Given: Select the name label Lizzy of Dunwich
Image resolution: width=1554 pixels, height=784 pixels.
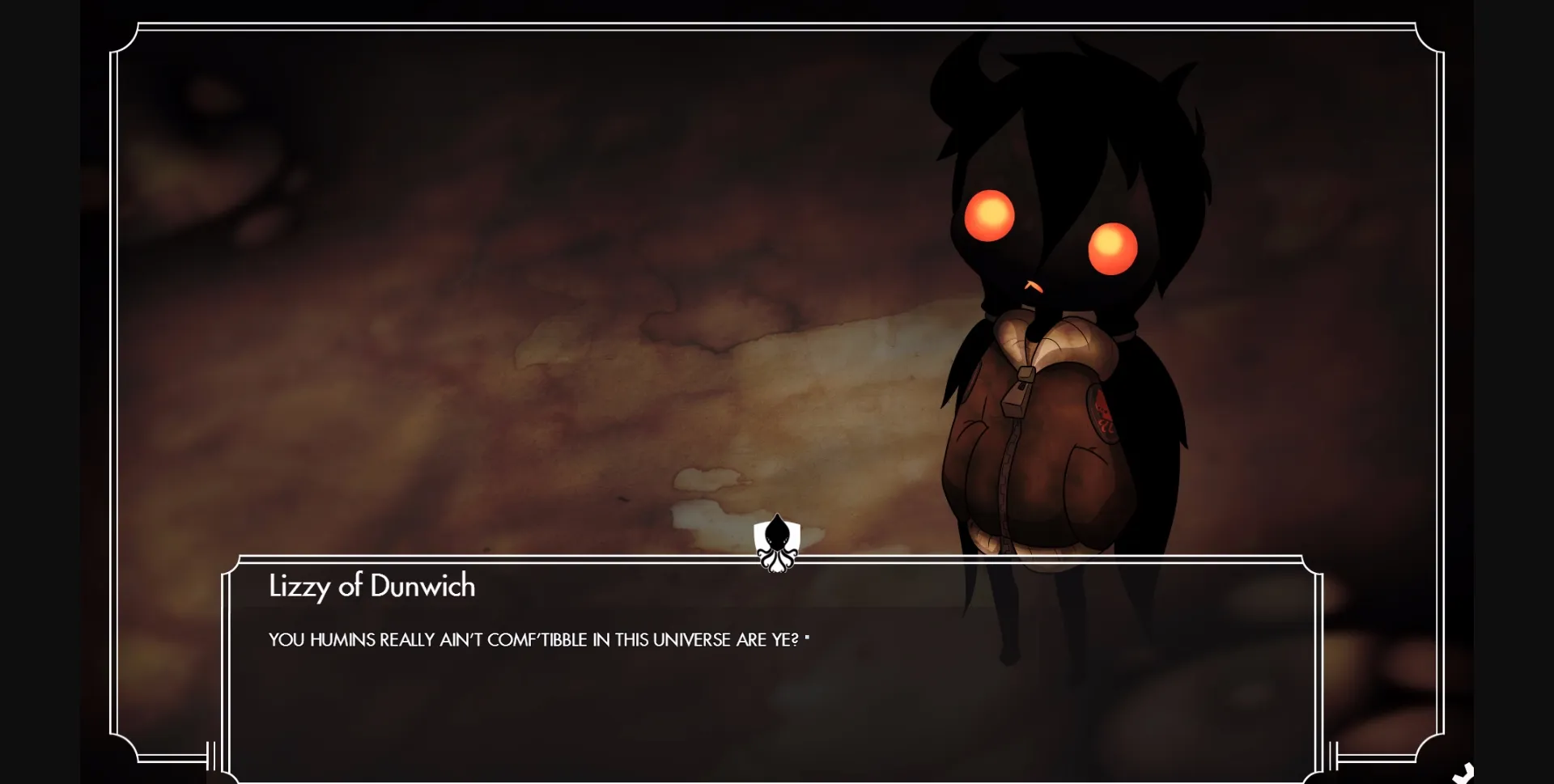Looking at the screenshot, I should tap(371, 587).
